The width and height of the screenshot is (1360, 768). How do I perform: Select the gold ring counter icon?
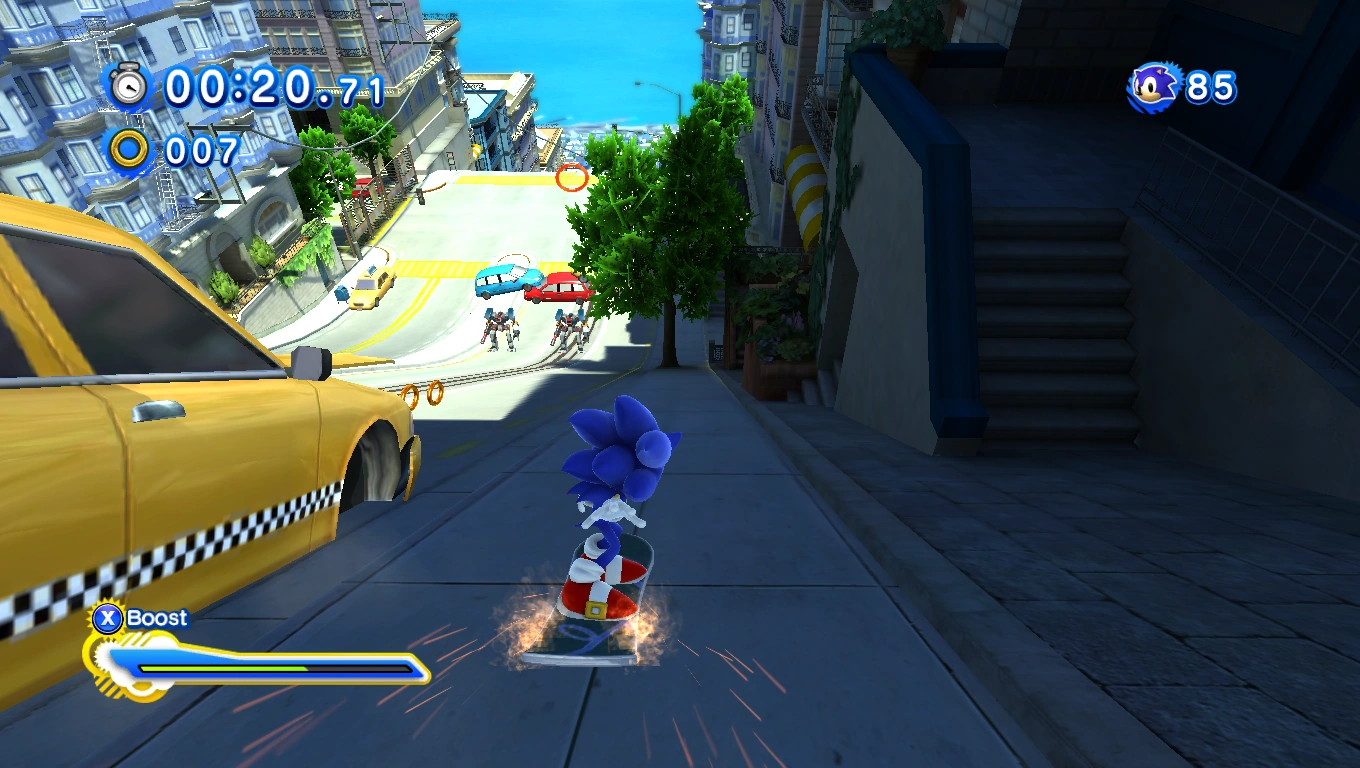coord(129,150)
